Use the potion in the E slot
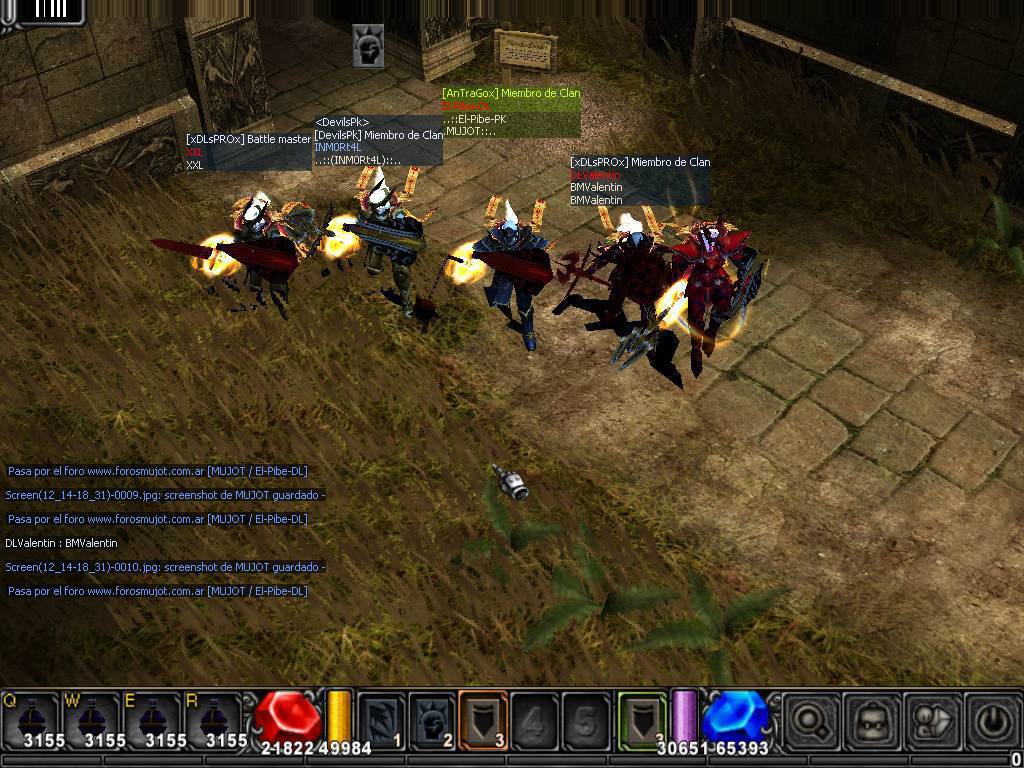This screenshot has width=1024, height=768. [151, 718]
